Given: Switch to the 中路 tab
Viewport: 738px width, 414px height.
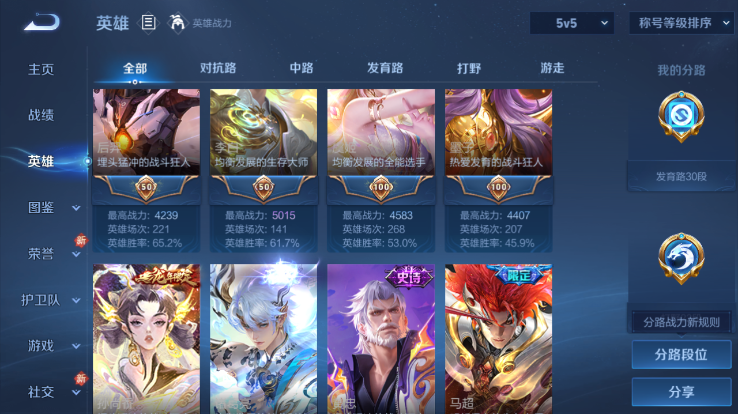Looking at the screenshot, I should [x=301, y=69].
